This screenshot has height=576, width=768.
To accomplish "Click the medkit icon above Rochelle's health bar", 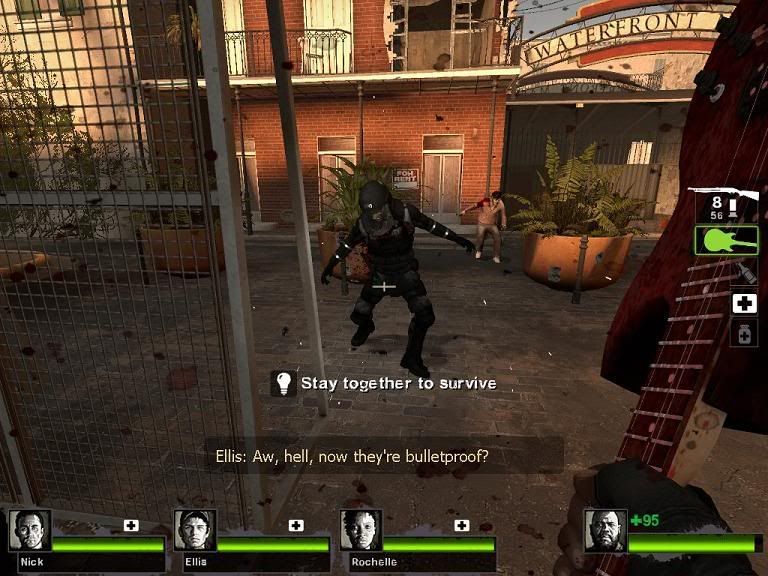I will click(461, 525).
